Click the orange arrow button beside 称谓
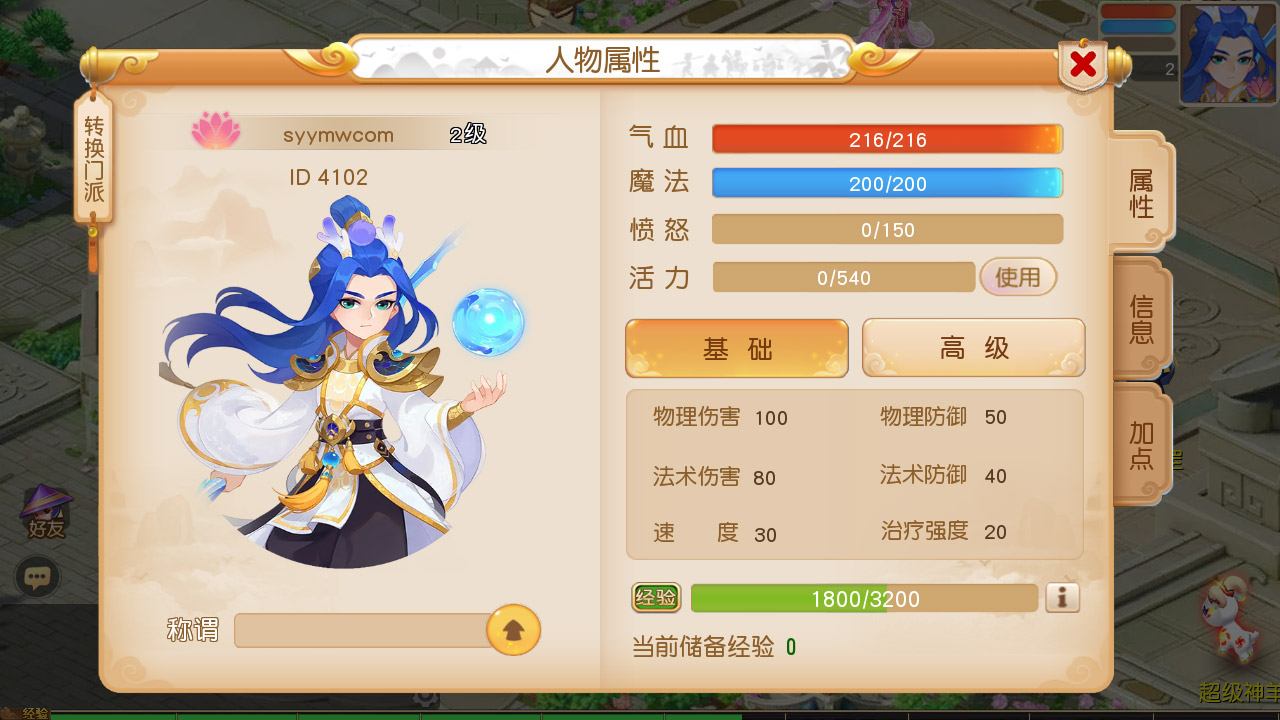Image resolution: width=1280 pixels, height=720 pixels. 513,630
